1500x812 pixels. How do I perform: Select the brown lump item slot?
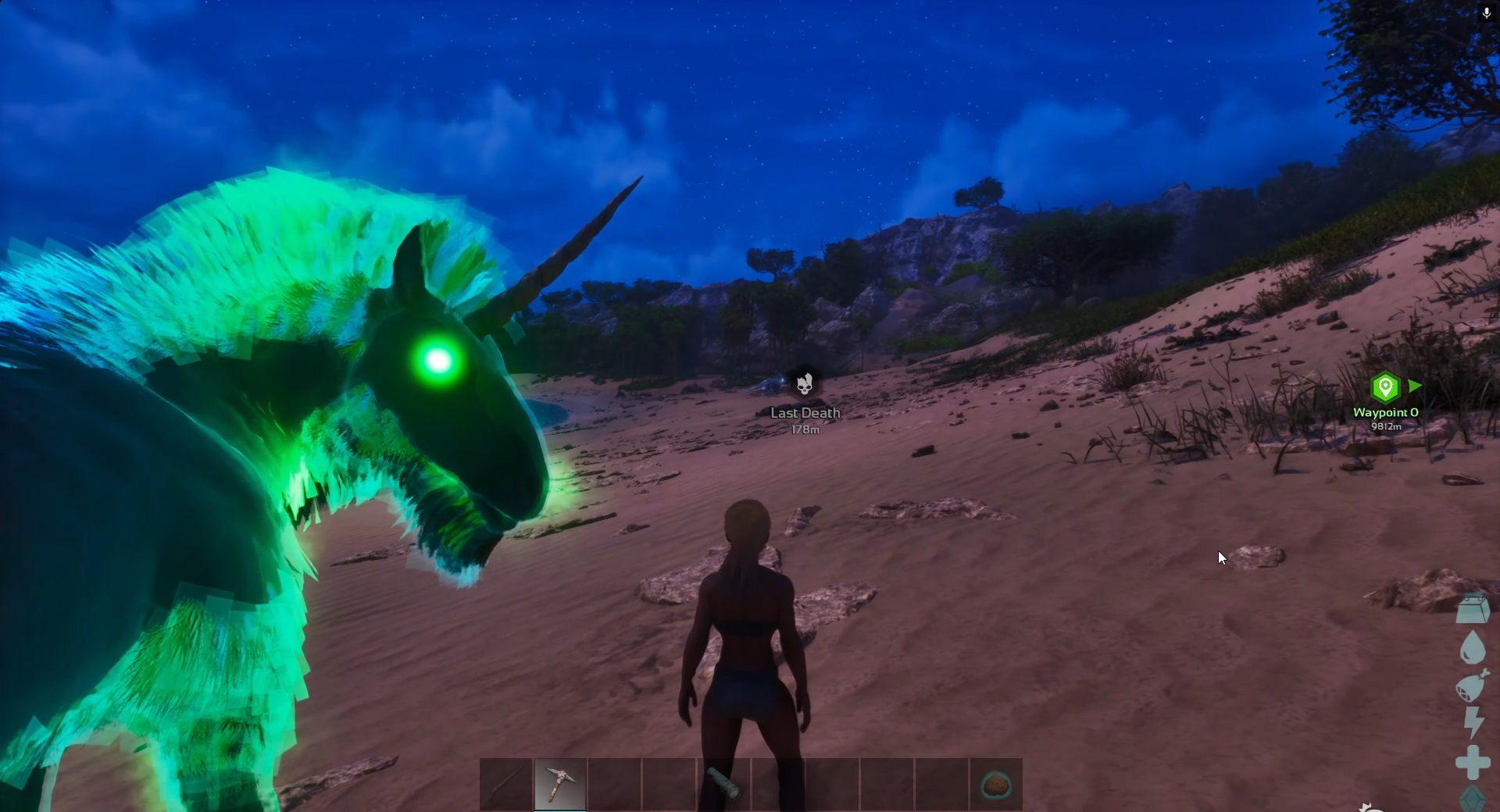point(995,783)
